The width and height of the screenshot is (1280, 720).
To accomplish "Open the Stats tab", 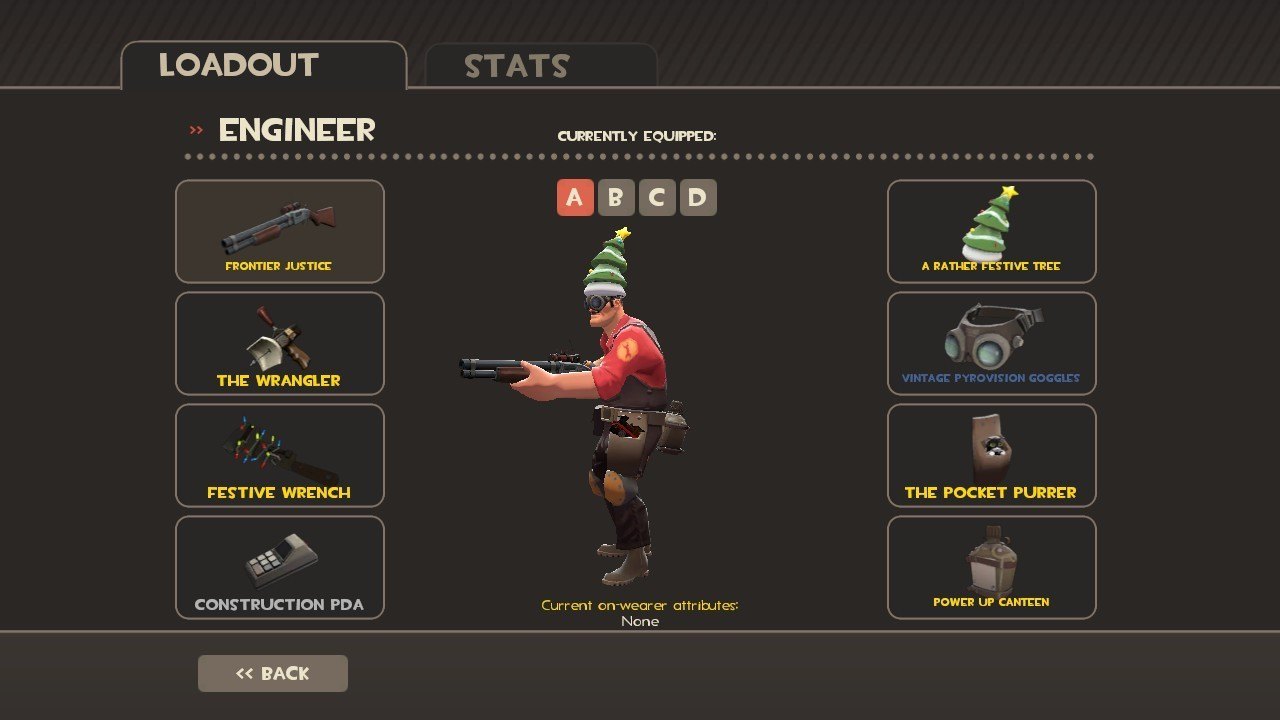I will pyautogui.click(x=540, y=67).
